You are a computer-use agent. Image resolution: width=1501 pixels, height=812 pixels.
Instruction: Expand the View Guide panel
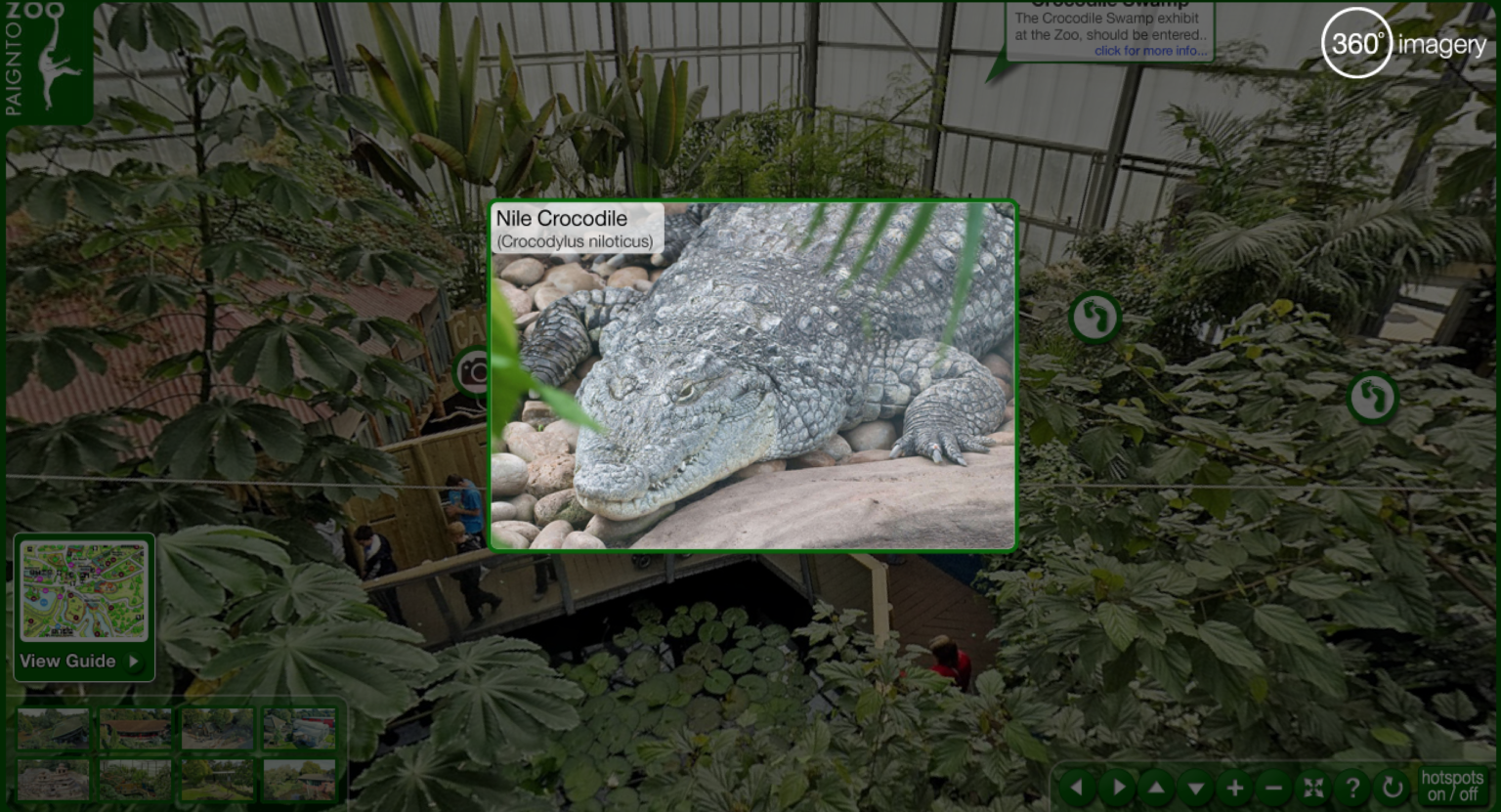tap(83, 661)
